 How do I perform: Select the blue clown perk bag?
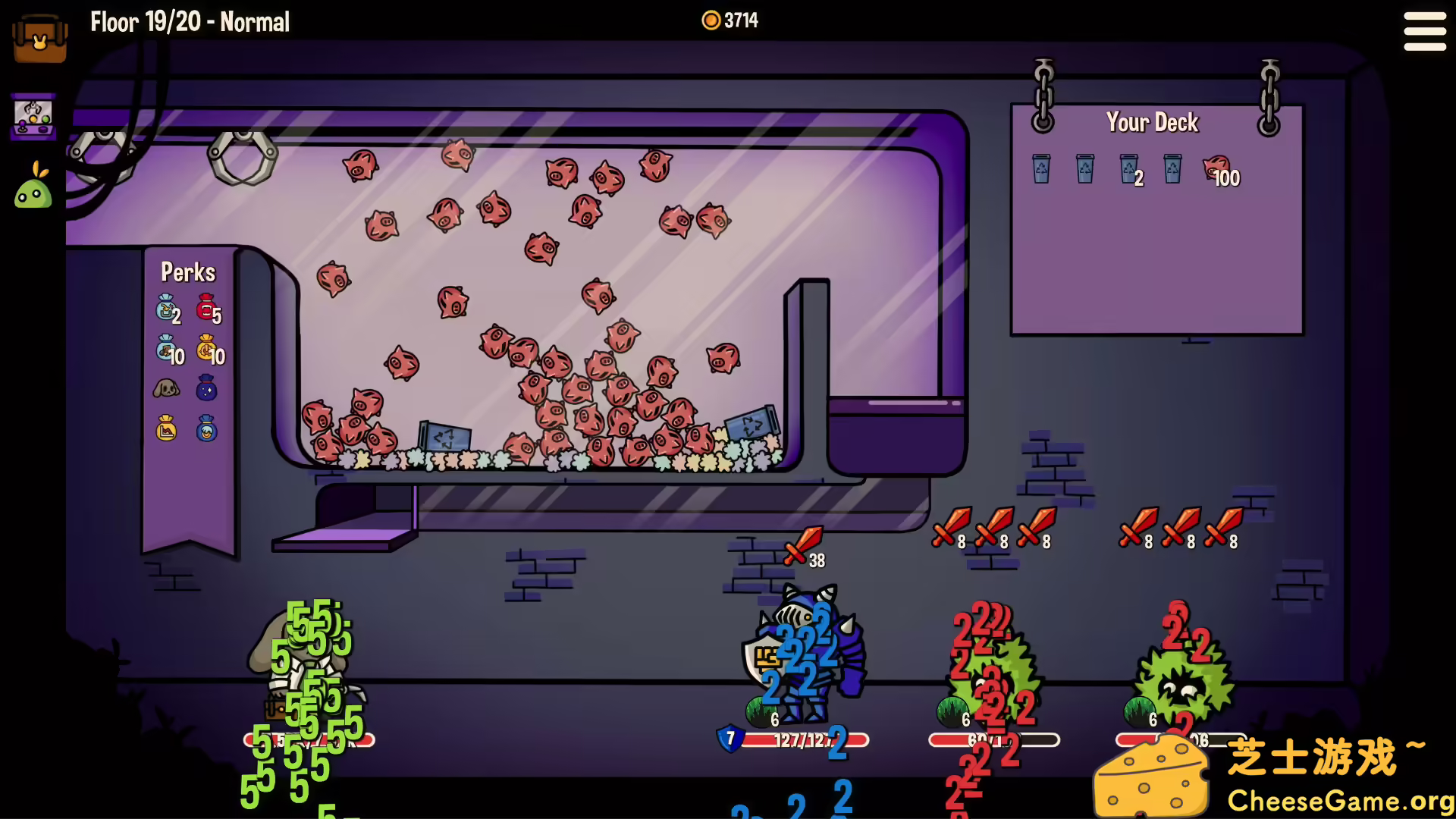pyautogui.click(x=206, y=429)
